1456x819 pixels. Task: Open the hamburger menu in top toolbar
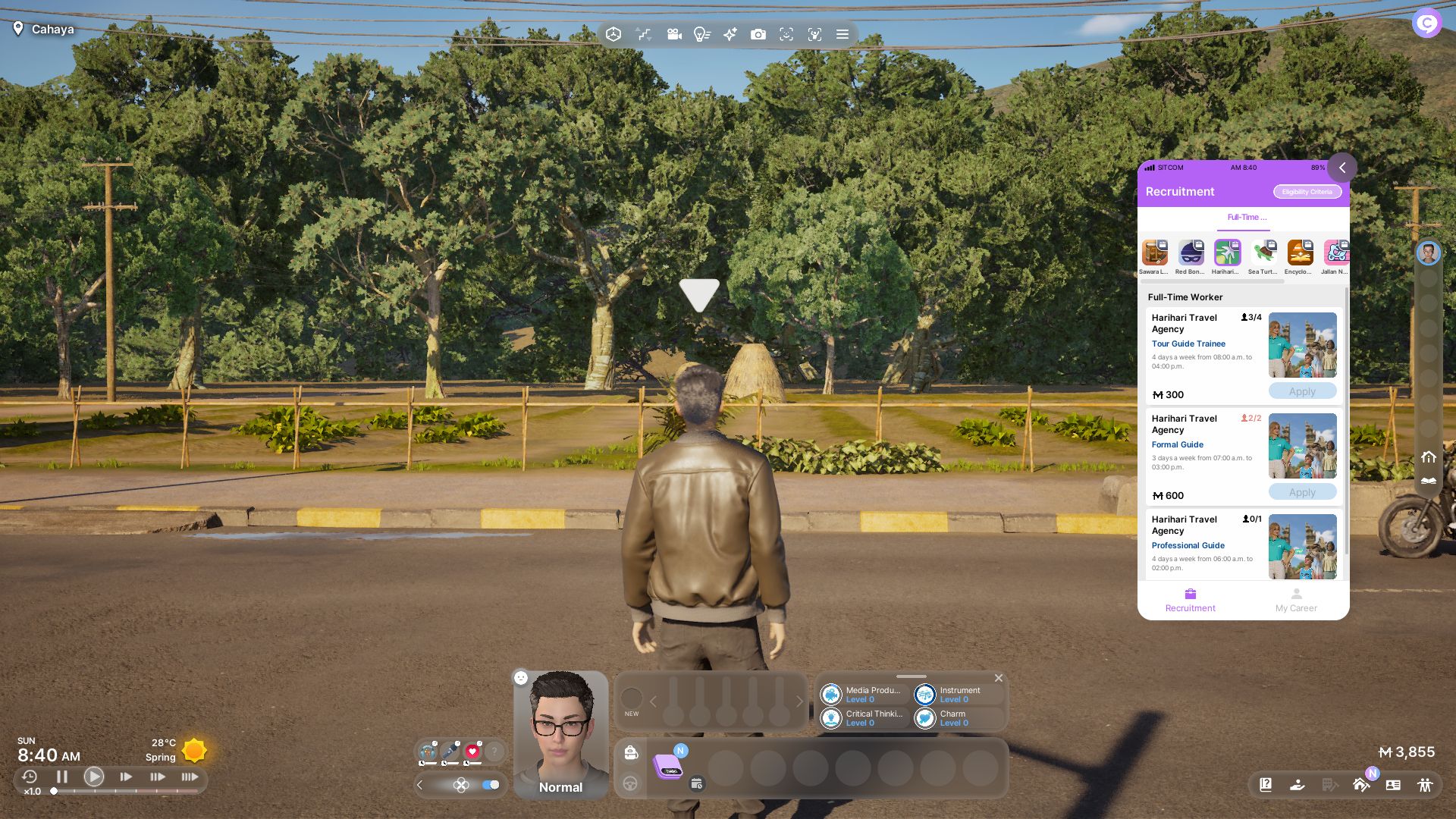[x=842, y=34]
